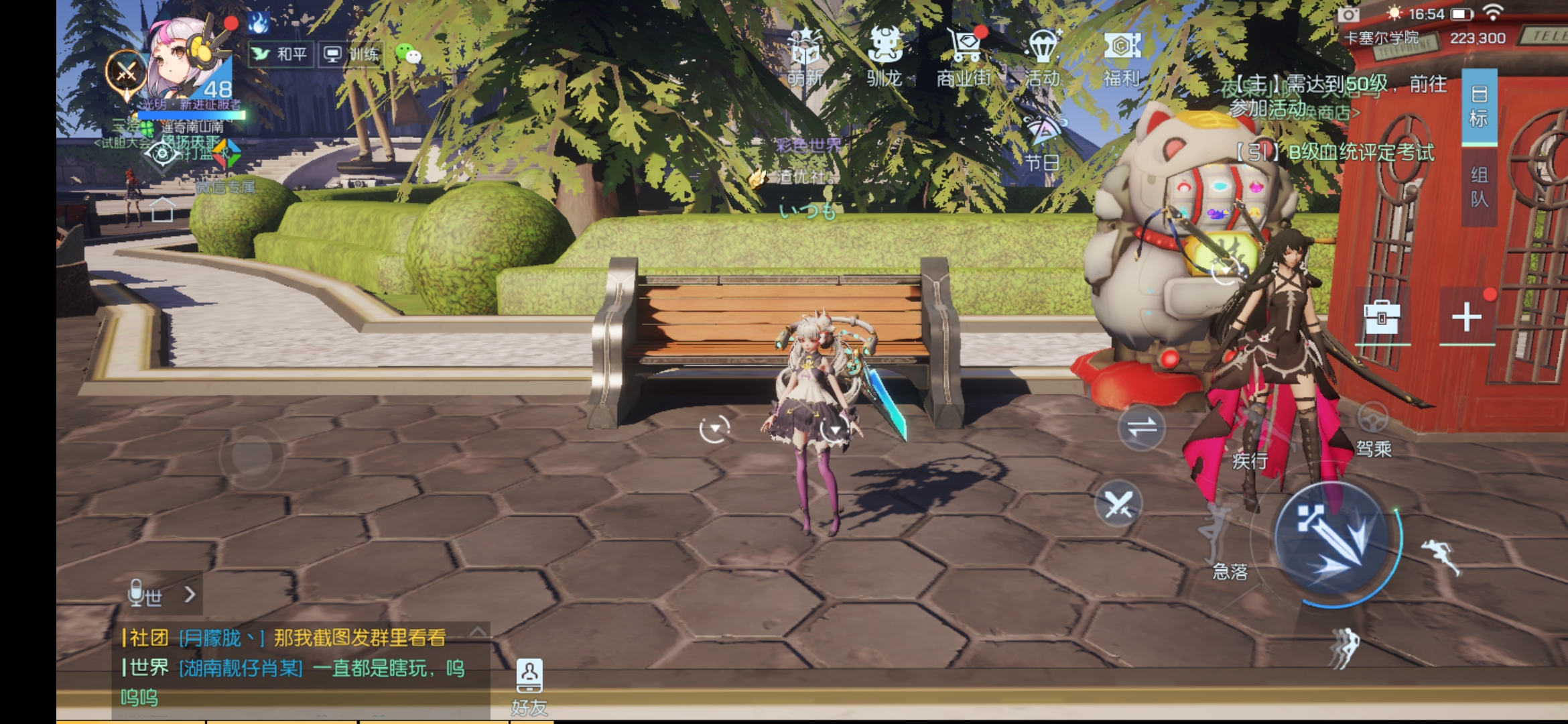Image resolution: width=1568 pixels, height=724 pixels.
Task: Open the 萌新 newcomer menu
Action: [x=805, y=57]
